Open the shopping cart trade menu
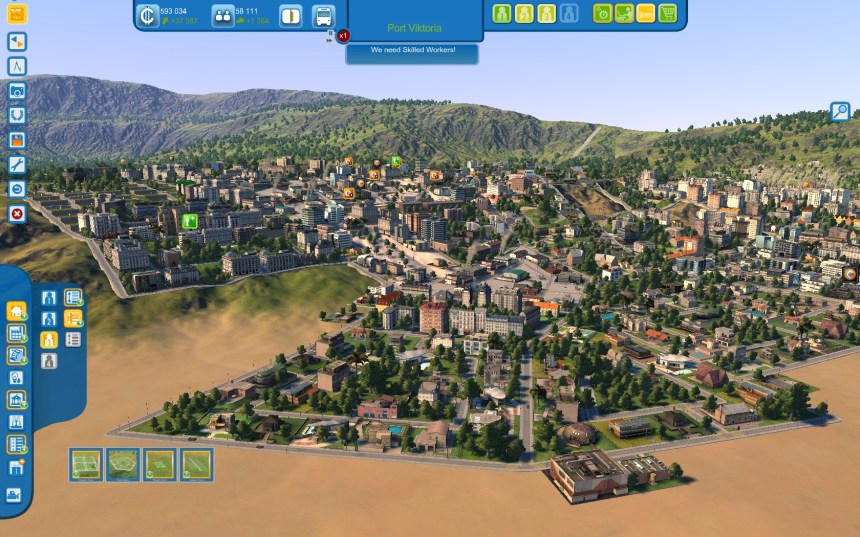The image size is (860, 537). (668, 13)
